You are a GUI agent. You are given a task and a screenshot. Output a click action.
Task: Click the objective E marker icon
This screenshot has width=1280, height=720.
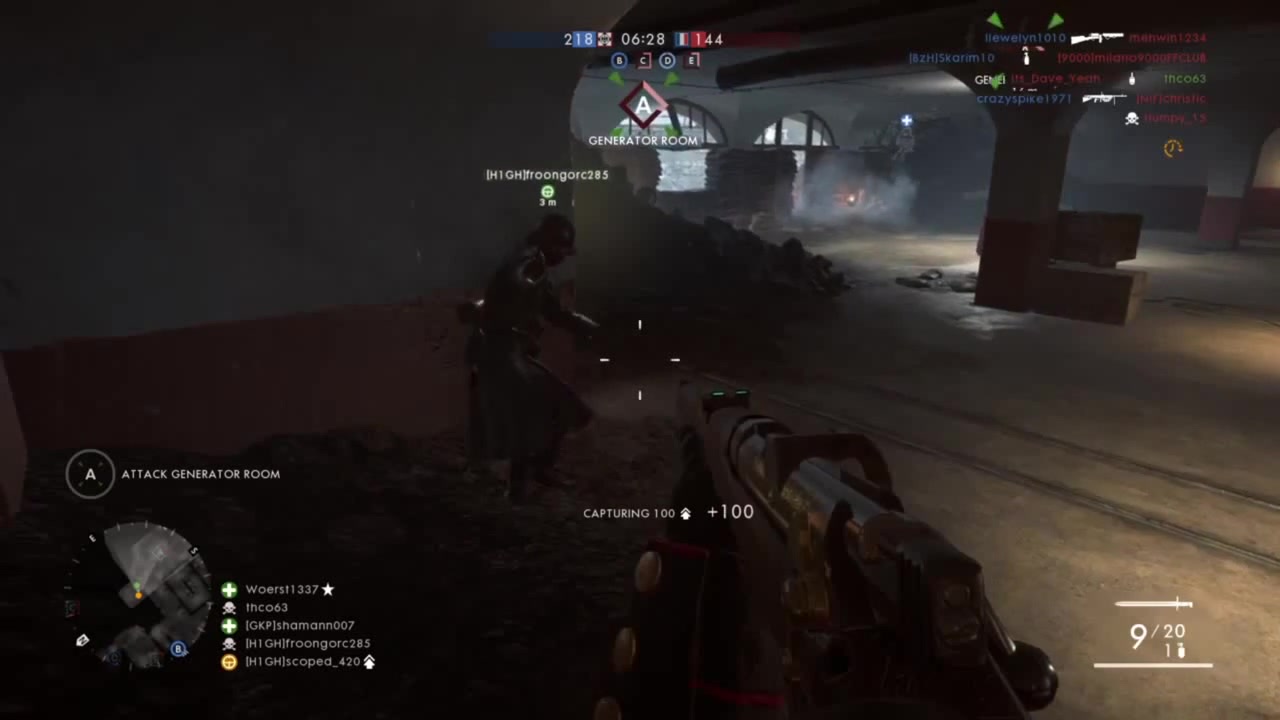pyautogui.click(x=691, y=61)
